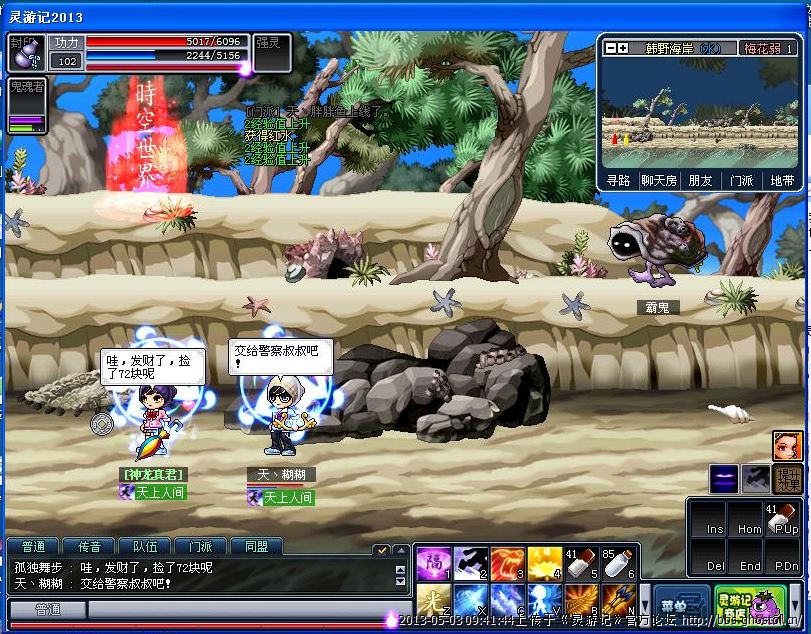Click the 提升效果 boost effect icon
Screen dimensions: 811x634
click(x=789, y=479)
